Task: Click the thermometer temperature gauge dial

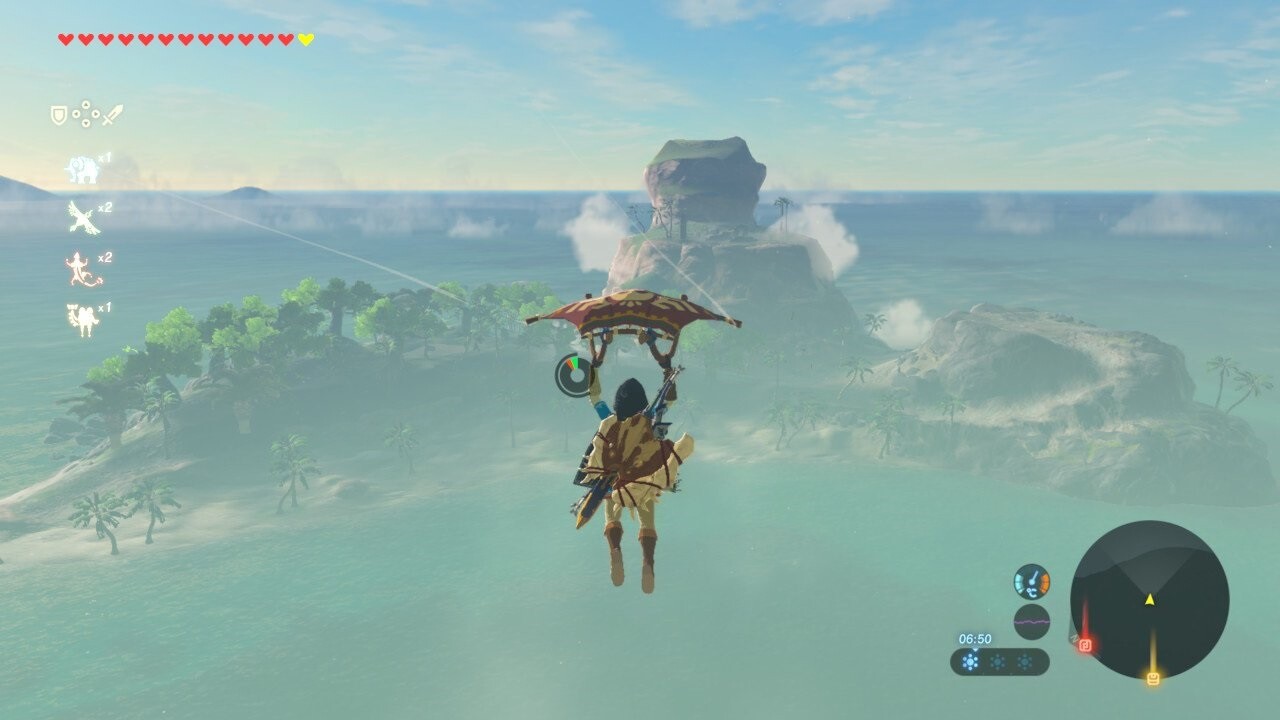Action: 1031,581
